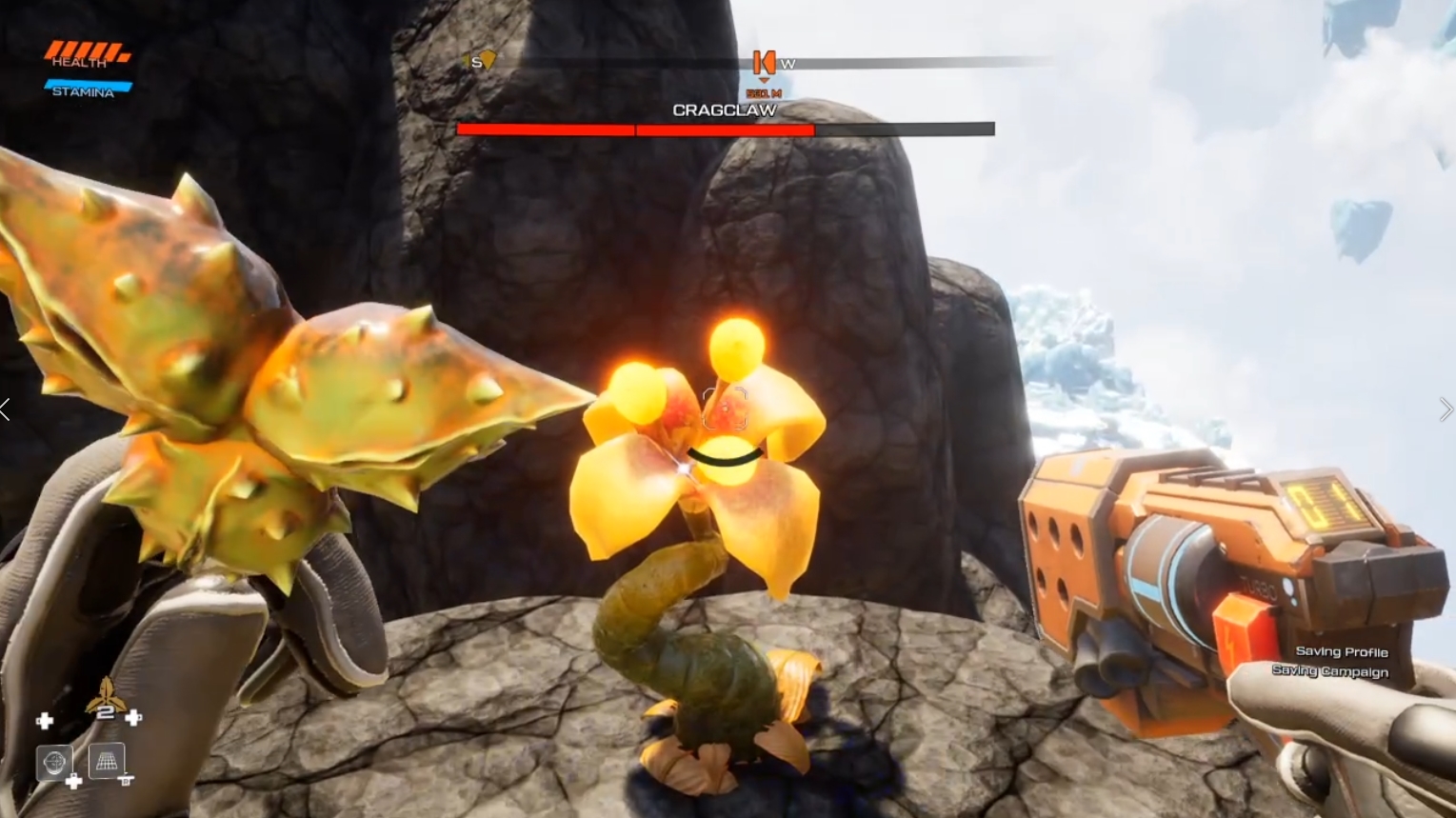
Task: Click the blue STAMINA bar
Action: click(89, 84)
